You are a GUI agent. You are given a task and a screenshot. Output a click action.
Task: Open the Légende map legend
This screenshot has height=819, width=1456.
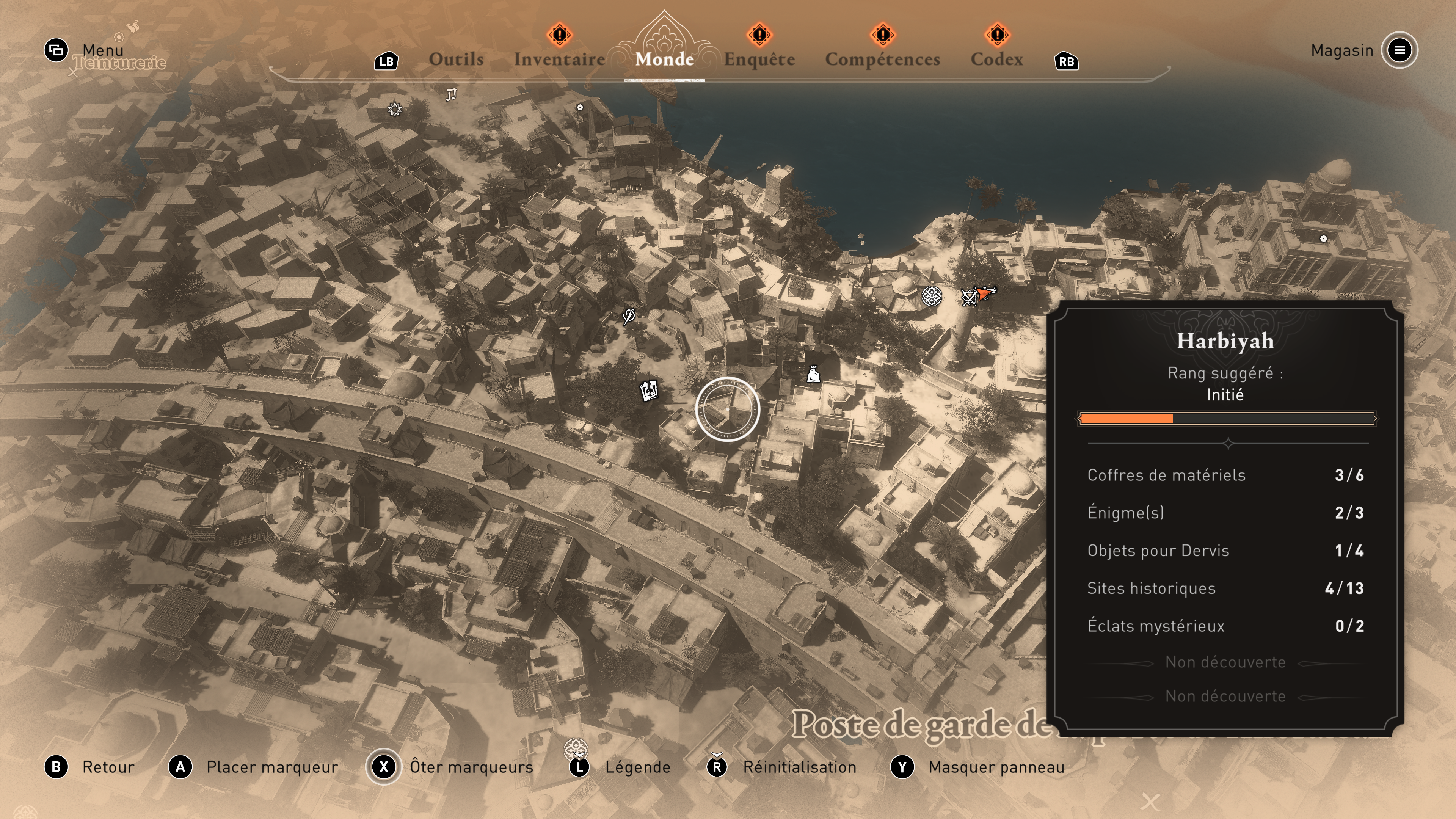637,767
